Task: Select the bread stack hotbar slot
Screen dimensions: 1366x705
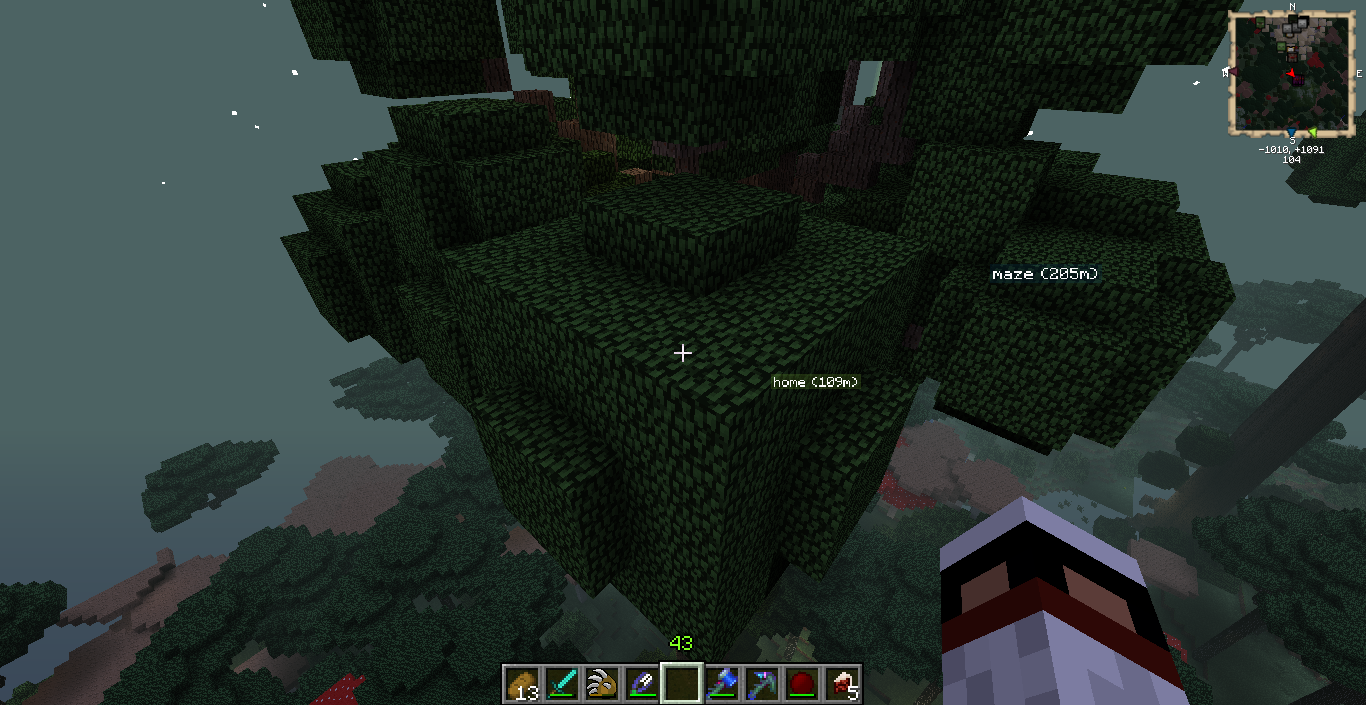Action: pos(522,684)
